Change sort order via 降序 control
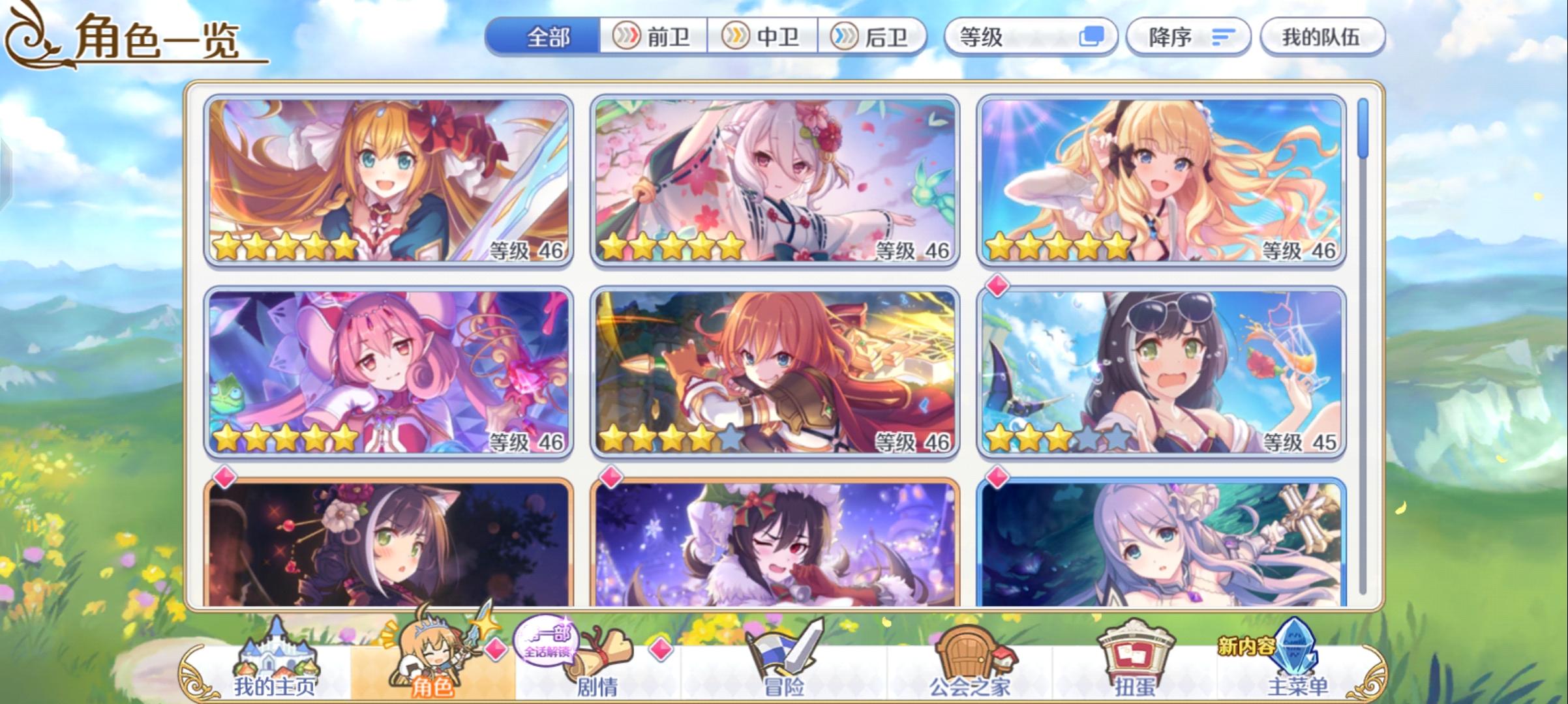Image resolution: width=1568 pixels, height=704 pixels. pos(1188,37)
